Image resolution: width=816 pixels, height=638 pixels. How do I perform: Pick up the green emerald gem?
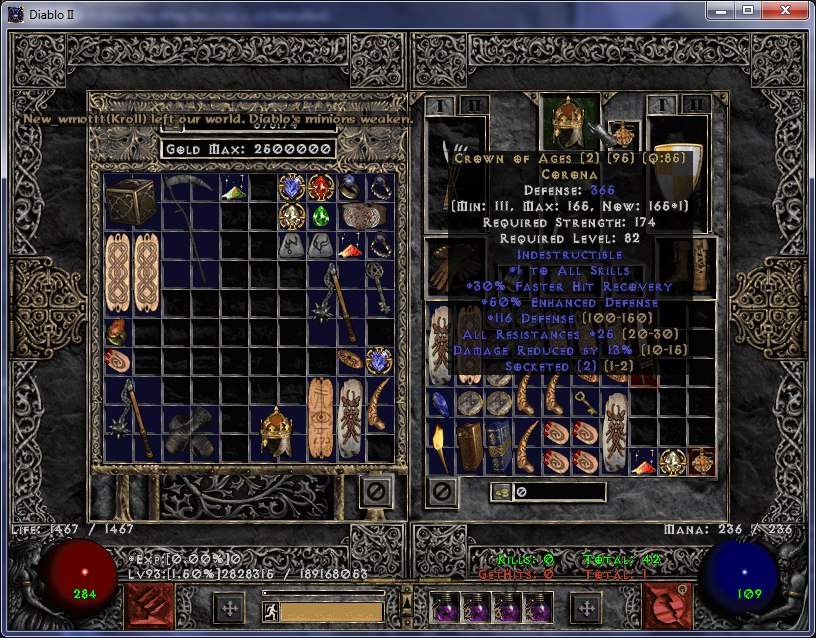(x=321, y=216)
